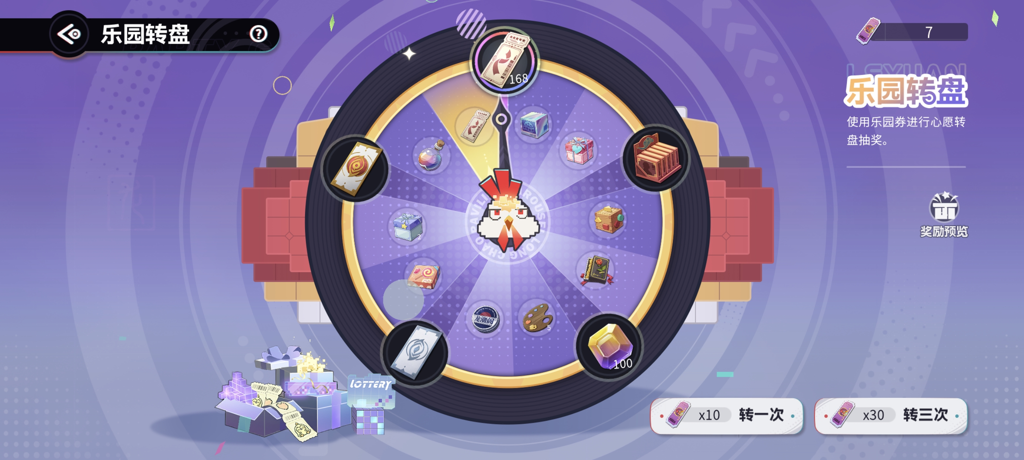View the paint palette prize
This screenshot has height=460, width=1024.
pos(537,318)
